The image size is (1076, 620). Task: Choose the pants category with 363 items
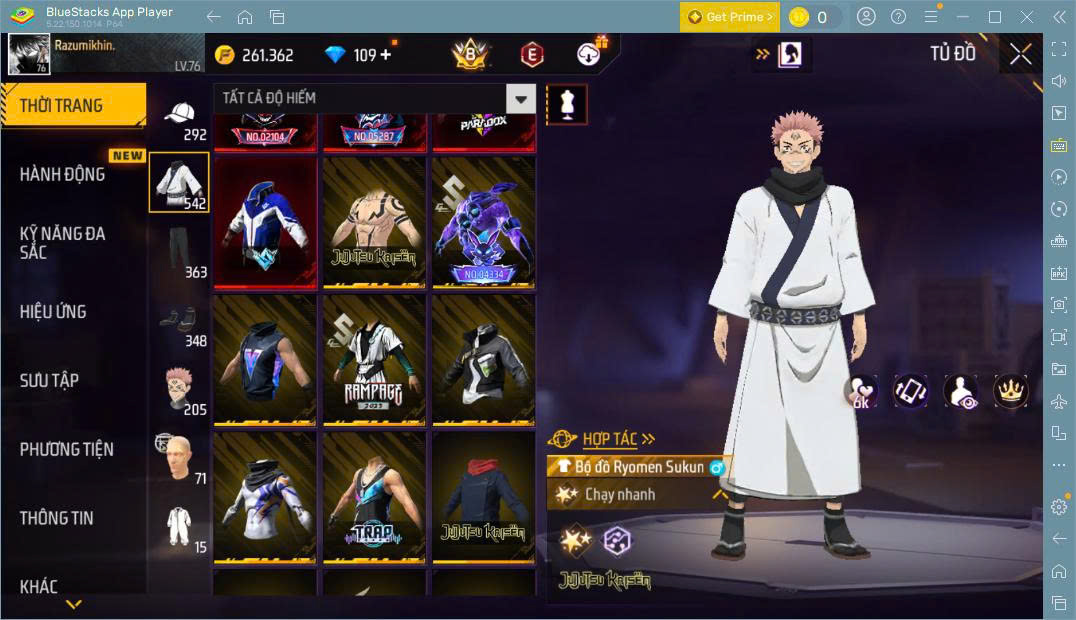tap(180, 252)
